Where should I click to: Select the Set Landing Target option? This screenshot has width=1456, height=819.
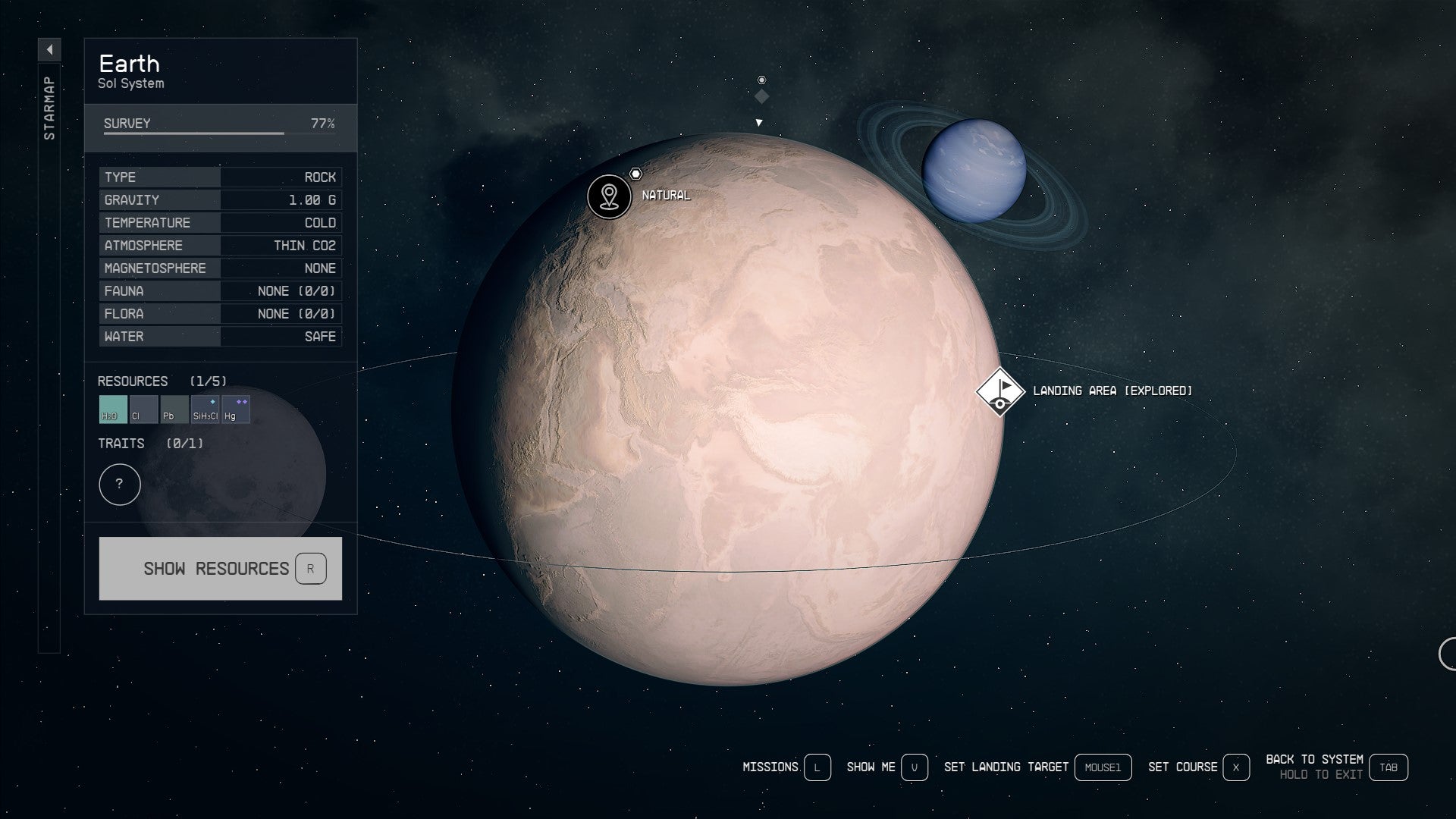[x=1102, y=767]
